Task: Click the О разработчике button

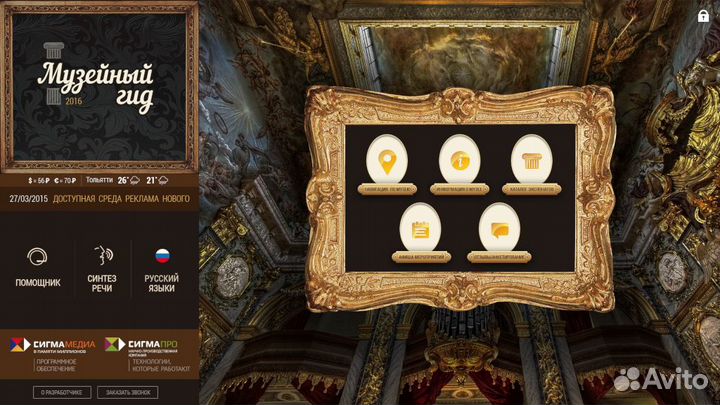Action: point(63,392)
